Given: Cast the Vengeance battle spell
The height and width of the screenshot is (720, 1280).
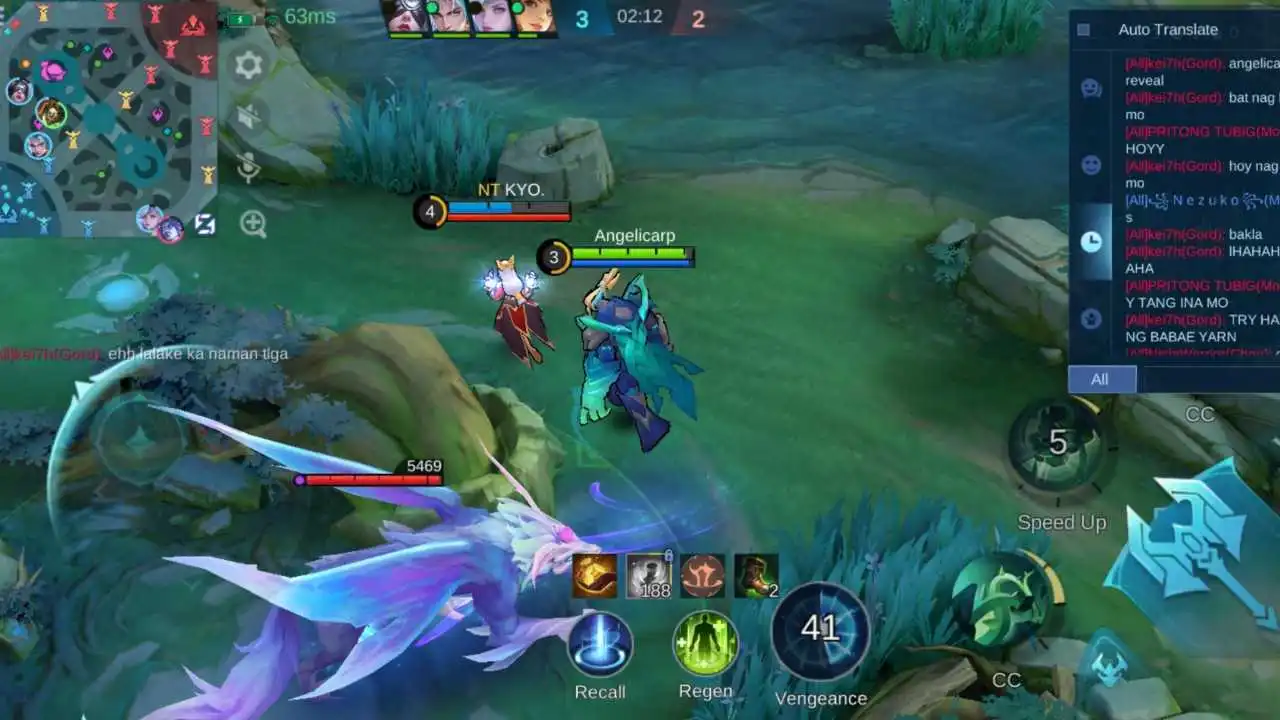Looking at the screenshot, I should (821, 630).
